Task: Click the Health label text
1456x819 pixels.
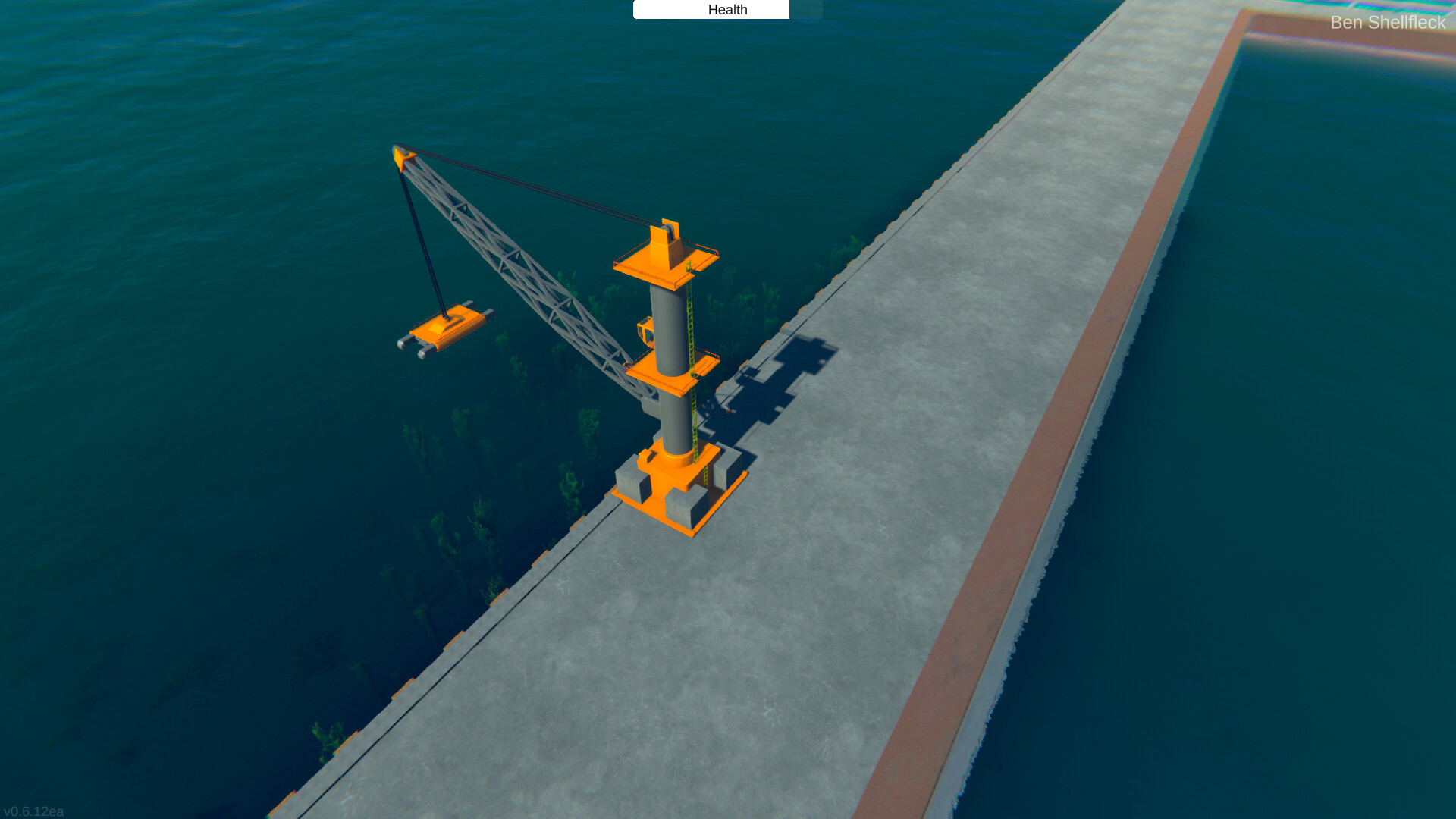Action: pos(728,10)
